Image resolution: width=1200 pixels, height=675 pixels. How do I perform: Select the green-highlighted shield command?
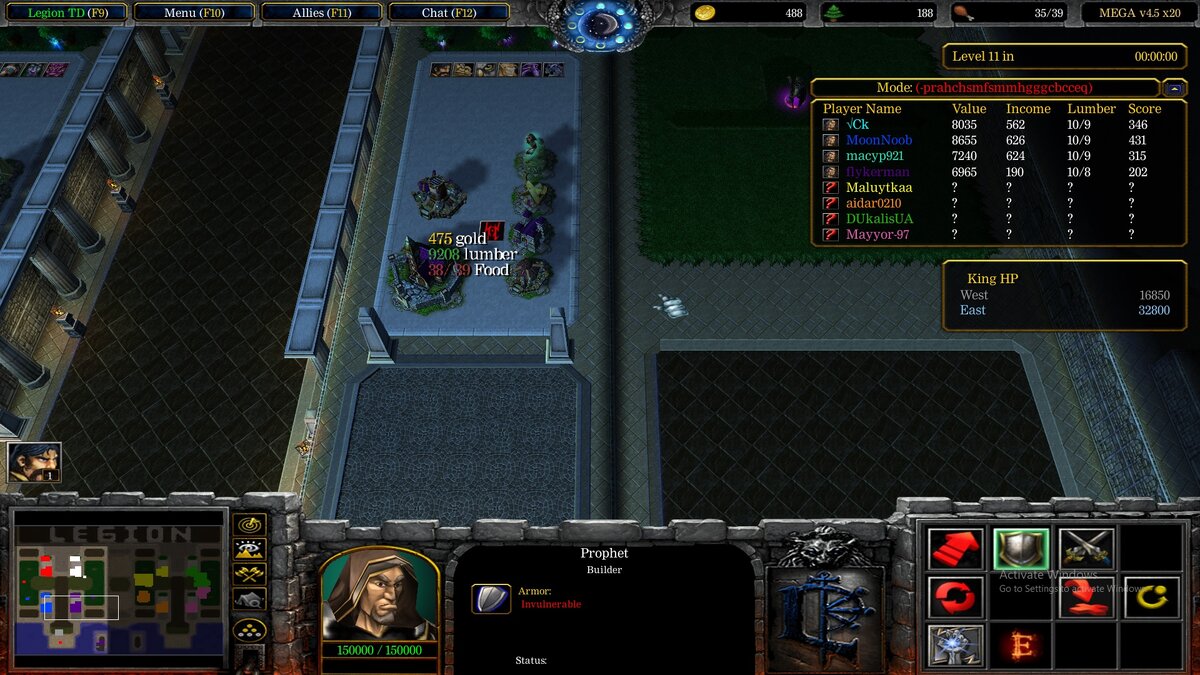click(x=1021, y=548)
